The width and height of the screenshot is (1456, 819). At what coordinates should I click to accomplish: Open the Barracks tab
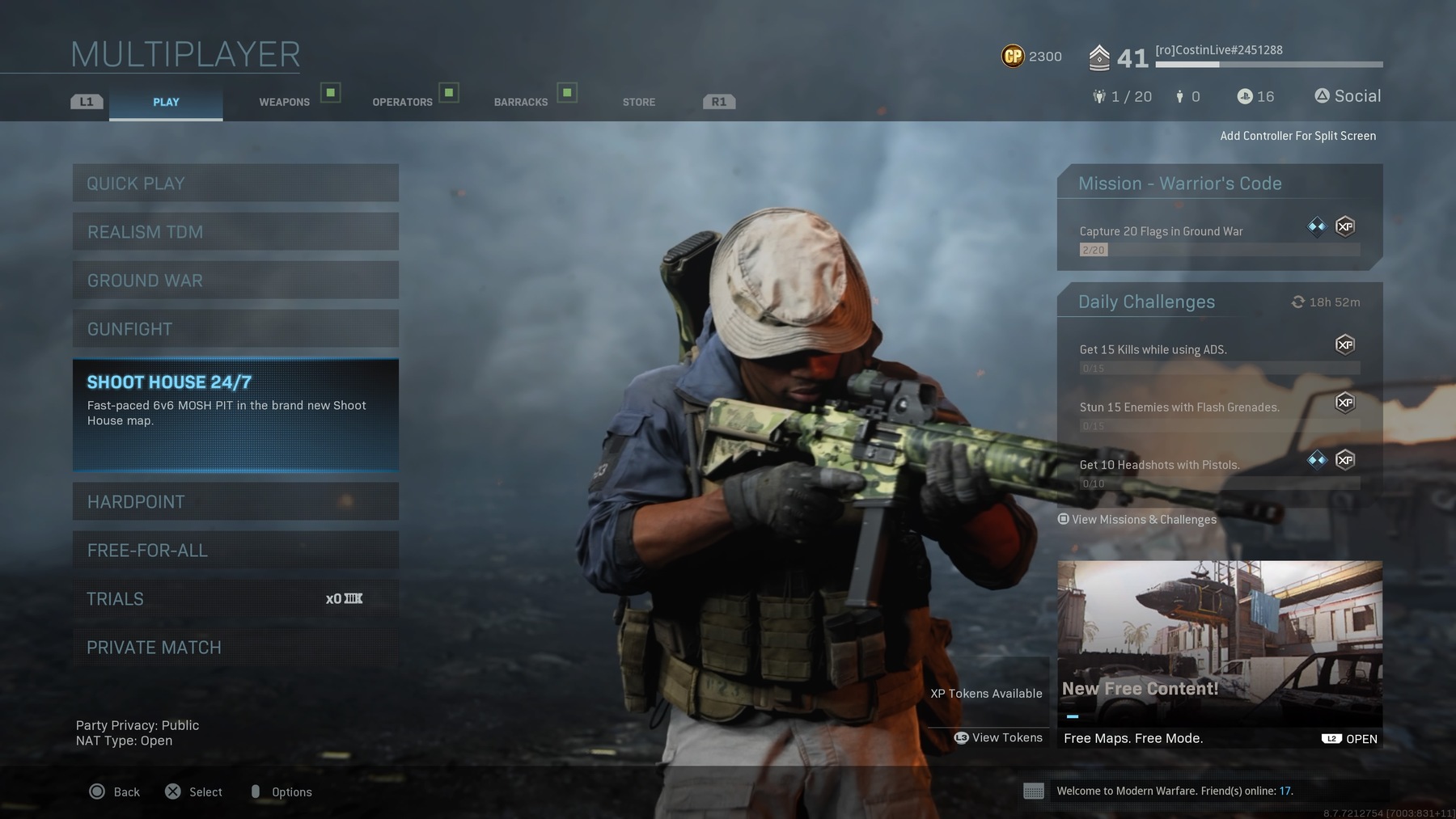tap(521, 102)
